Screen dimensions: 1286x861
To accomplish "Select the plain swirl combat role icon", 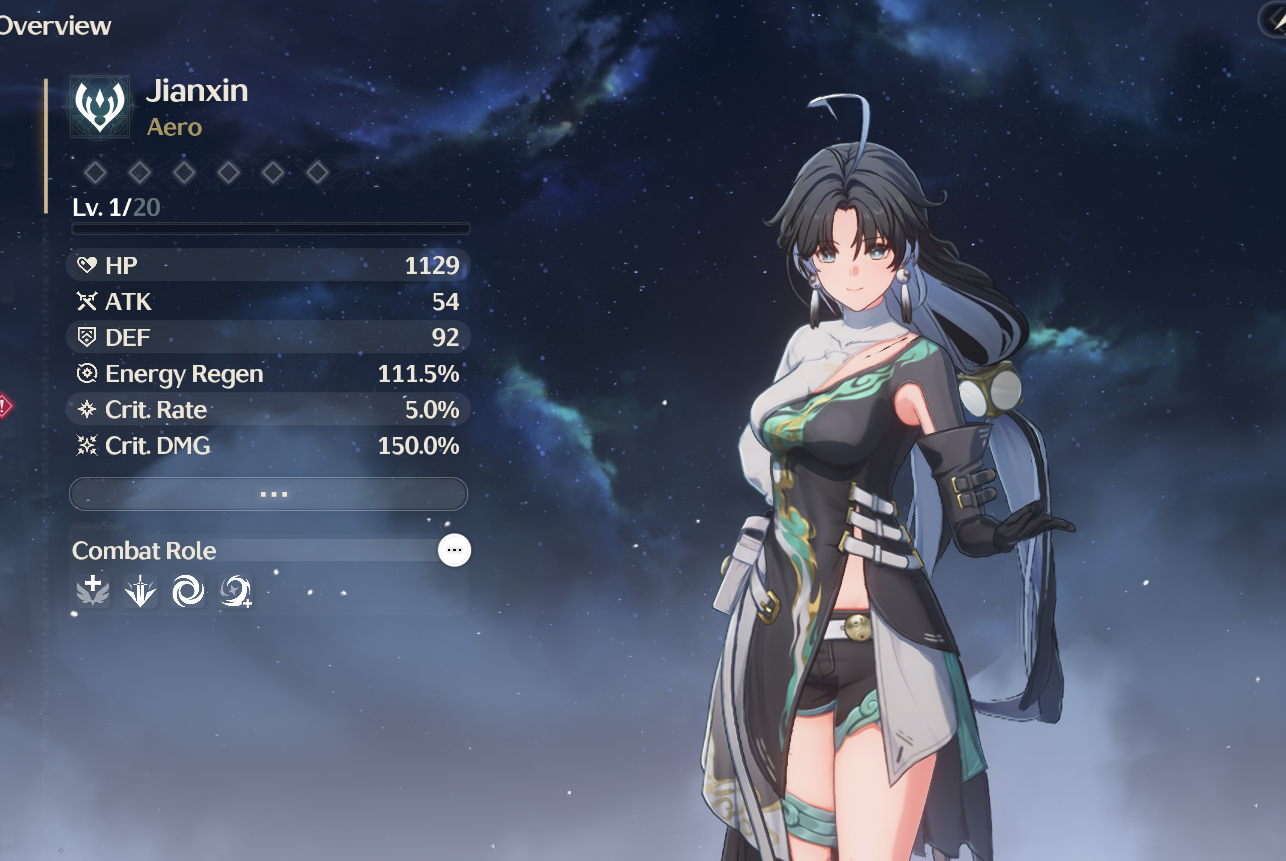I will pyautogui.click(x=187, y=592).
